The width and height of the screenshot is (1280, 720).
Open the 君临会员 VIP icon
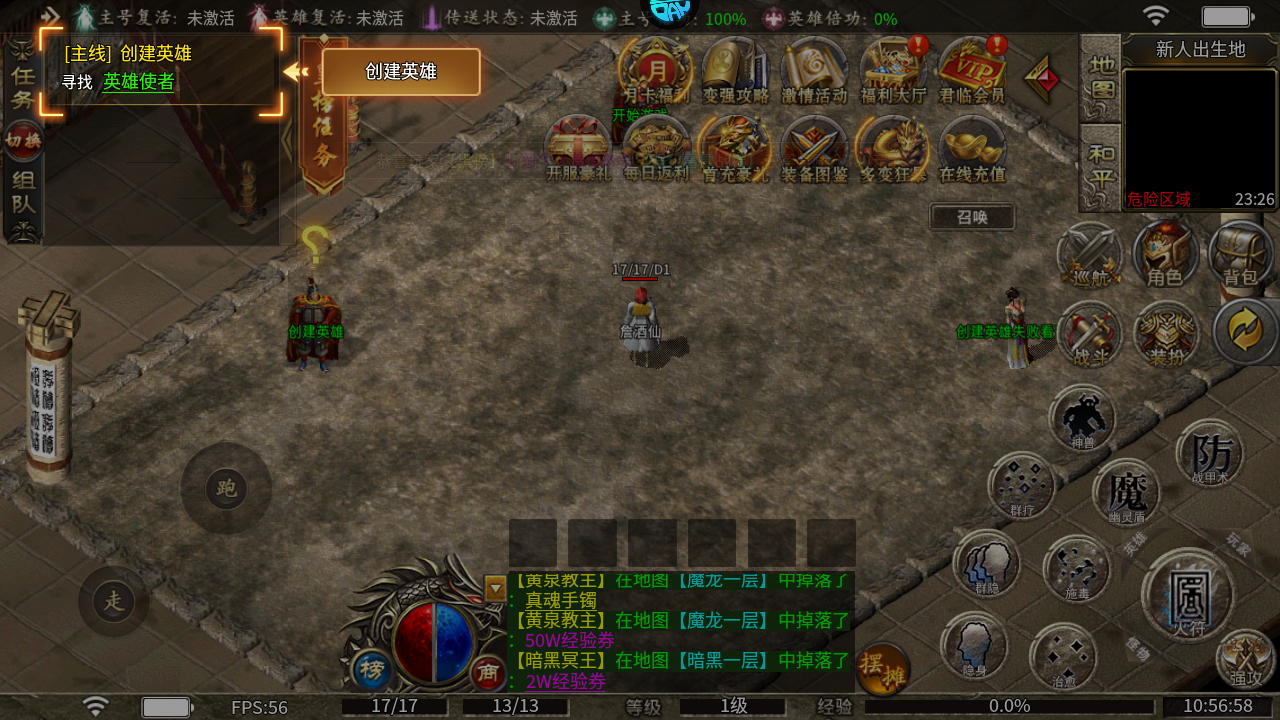pos(972,70)
